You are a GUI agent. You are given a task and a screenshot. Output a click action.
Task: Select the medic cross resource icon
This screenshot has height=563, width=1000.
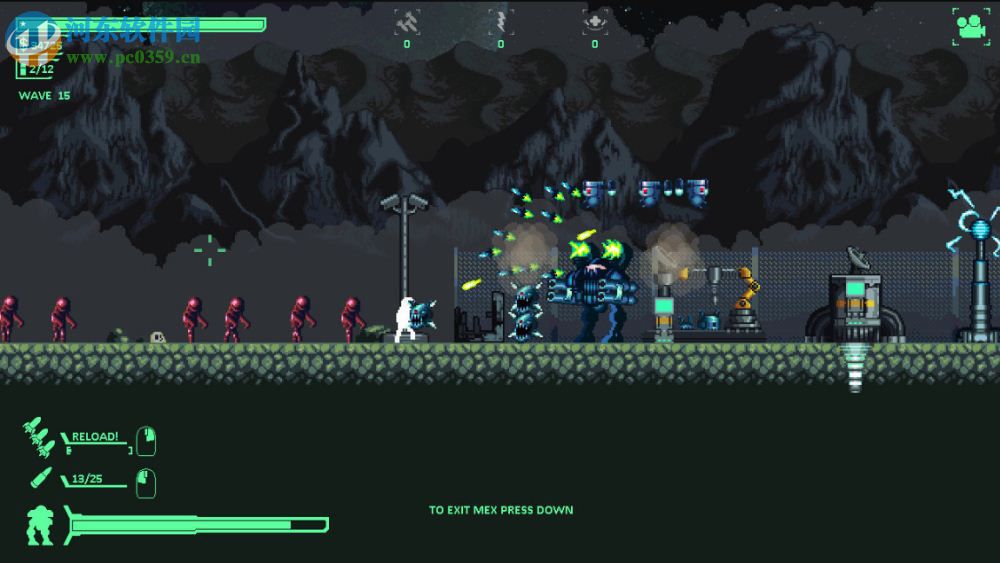point(594,21)
